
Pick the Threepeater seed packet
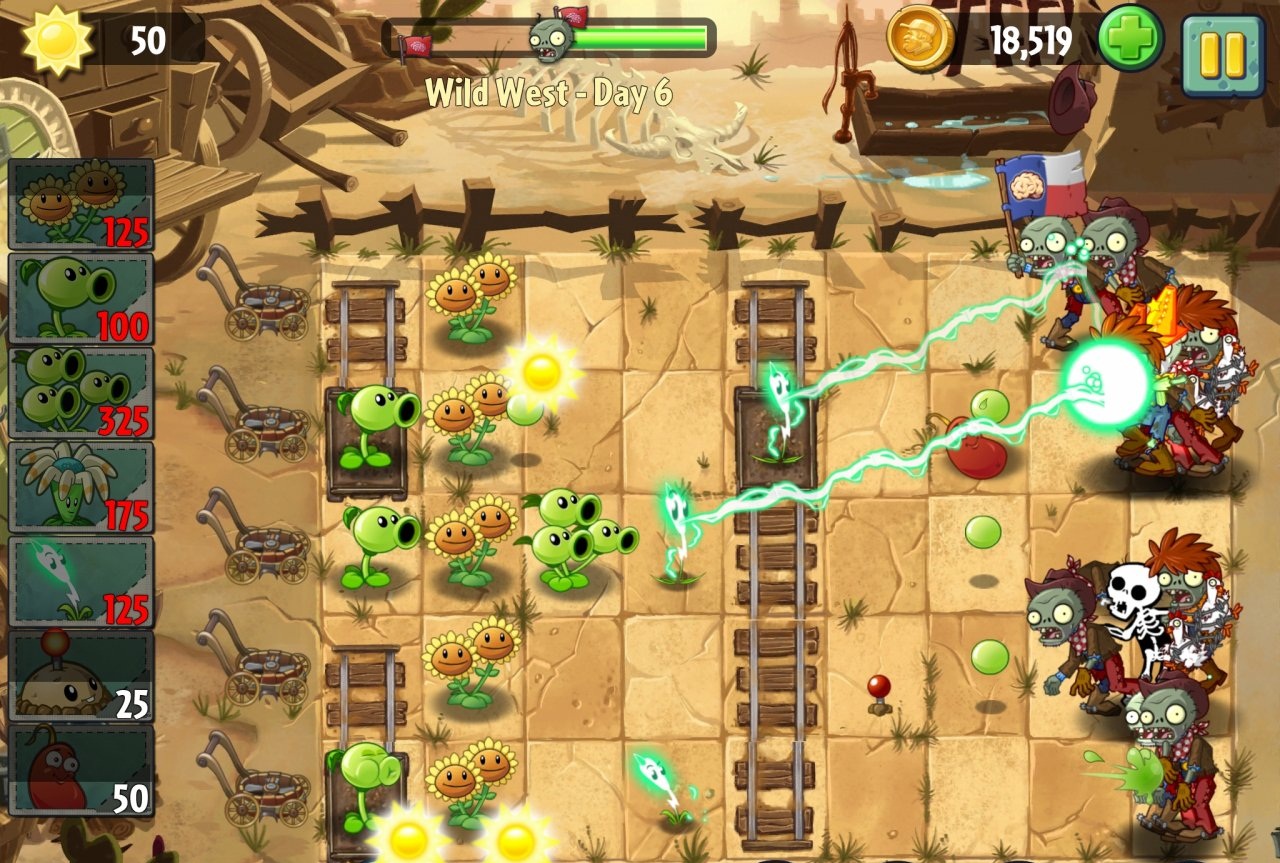[81, 392]
